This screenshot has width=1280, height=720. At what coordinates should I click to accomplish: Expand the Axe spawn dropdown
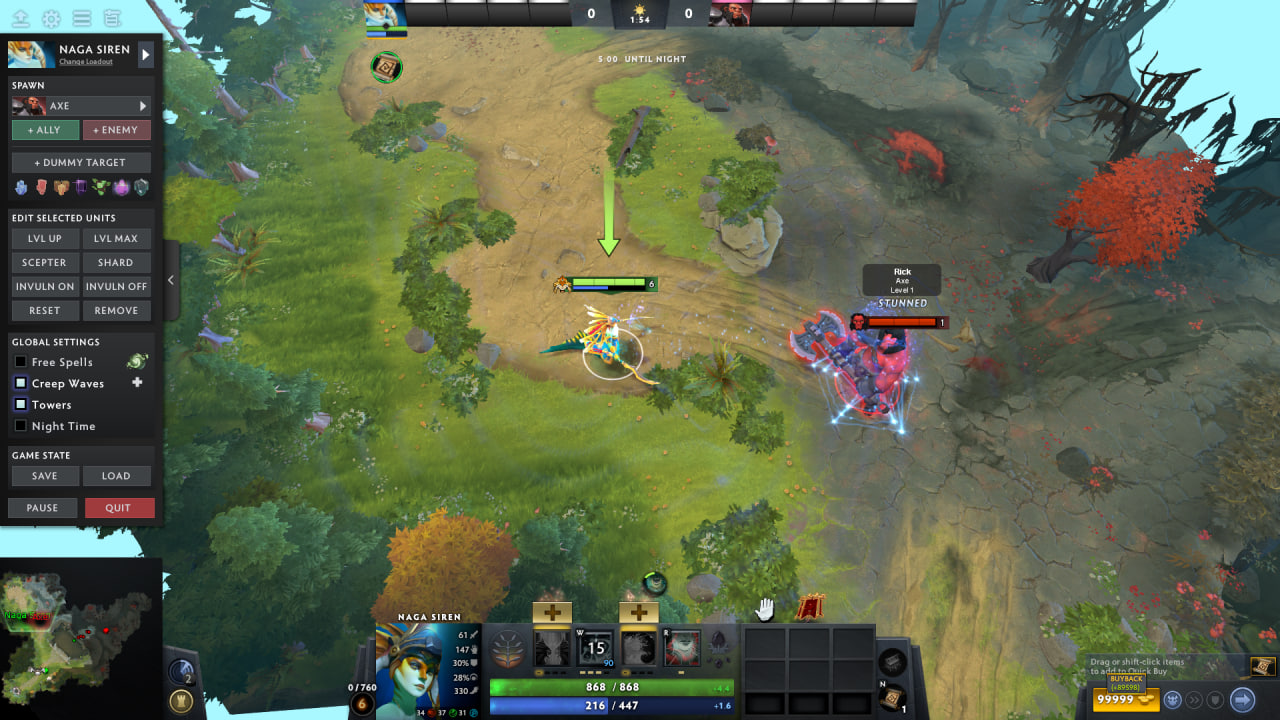pos(145,106)
